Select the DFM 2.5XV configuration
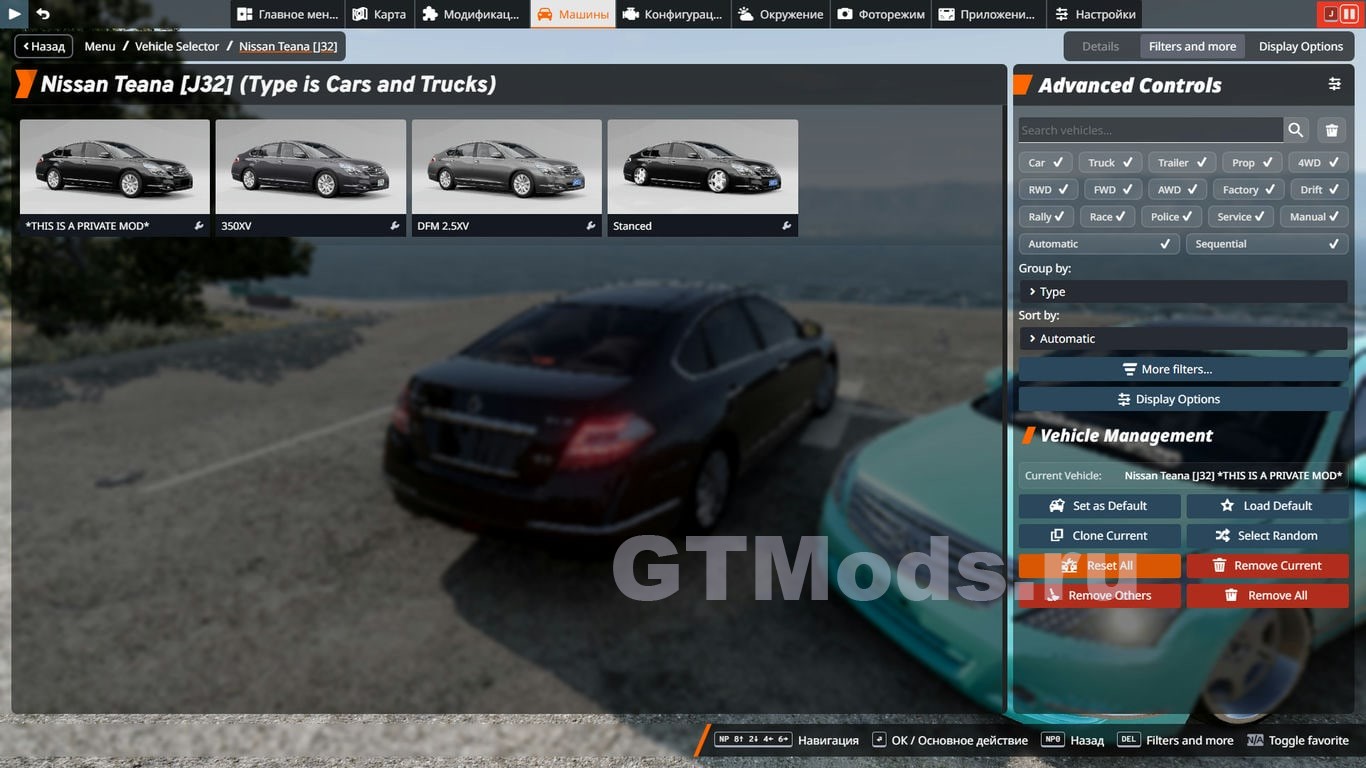The height and width of the screenshot is (768, 1366). click(506, 176)
